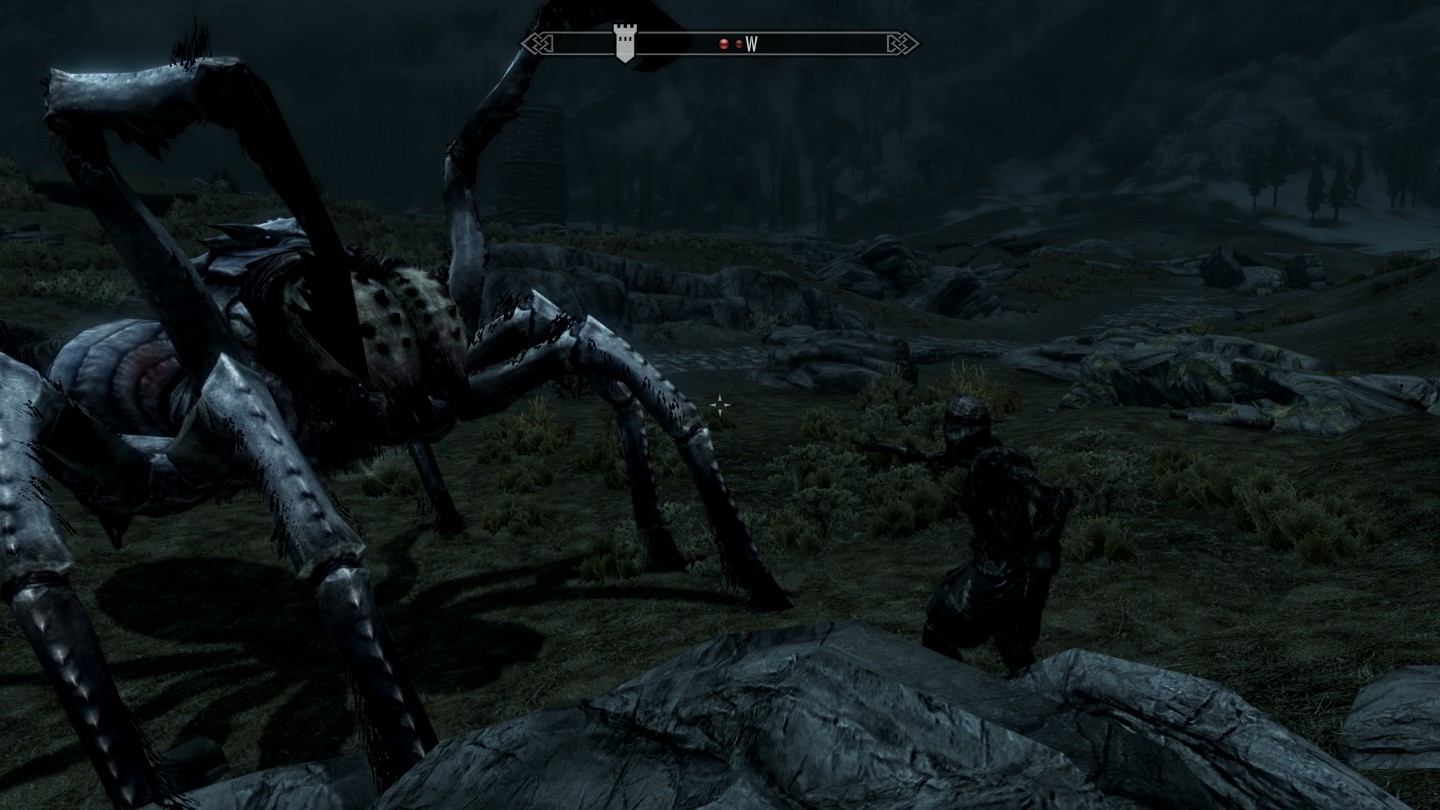
Task: Click the W cardinal direction on the compass
Action: (x=753, y=42)
